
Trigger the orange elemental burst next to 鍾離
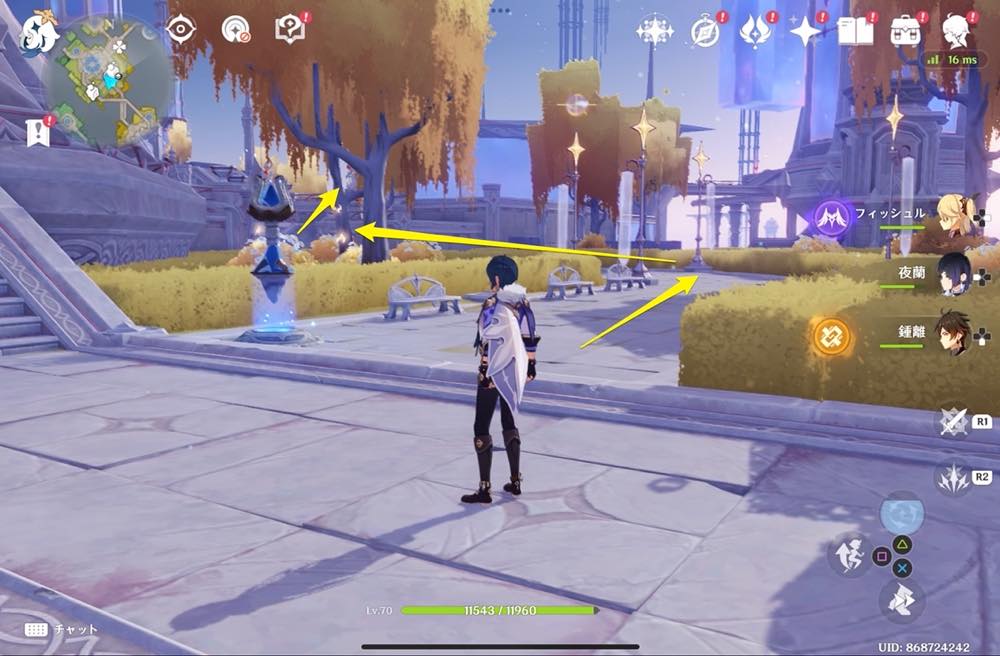(x=831, y=337)
